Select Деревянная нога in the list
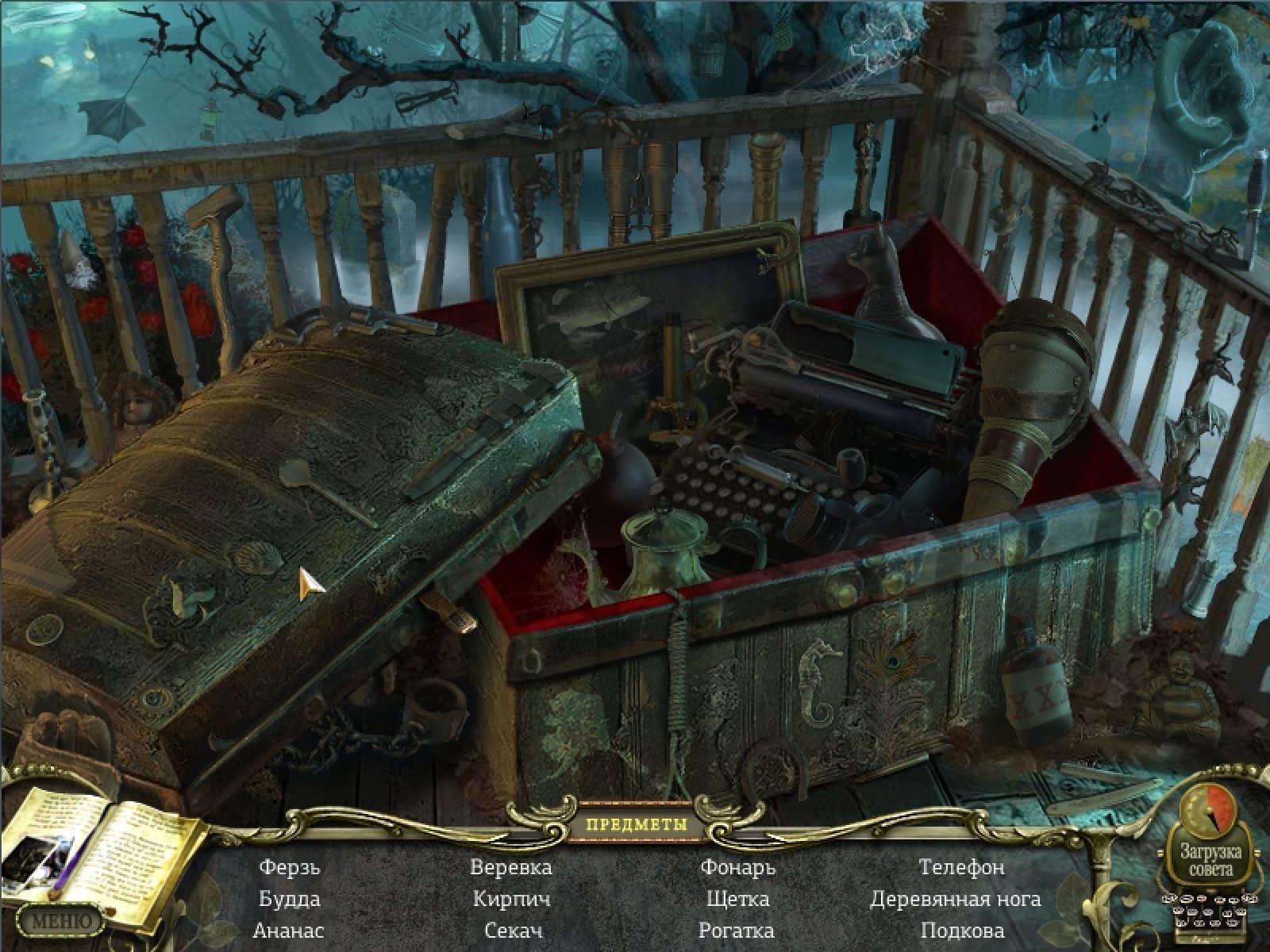This screenshot has width=1270, height=952. coord(956,899)
